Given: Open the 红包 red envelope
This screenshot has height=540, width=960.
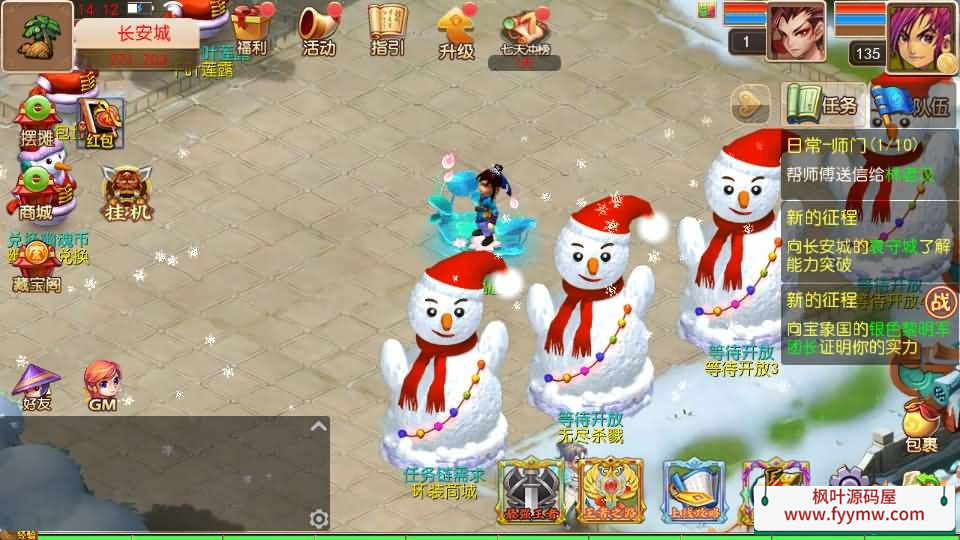Looking at the screenshot, I should (x=100, y=123).
